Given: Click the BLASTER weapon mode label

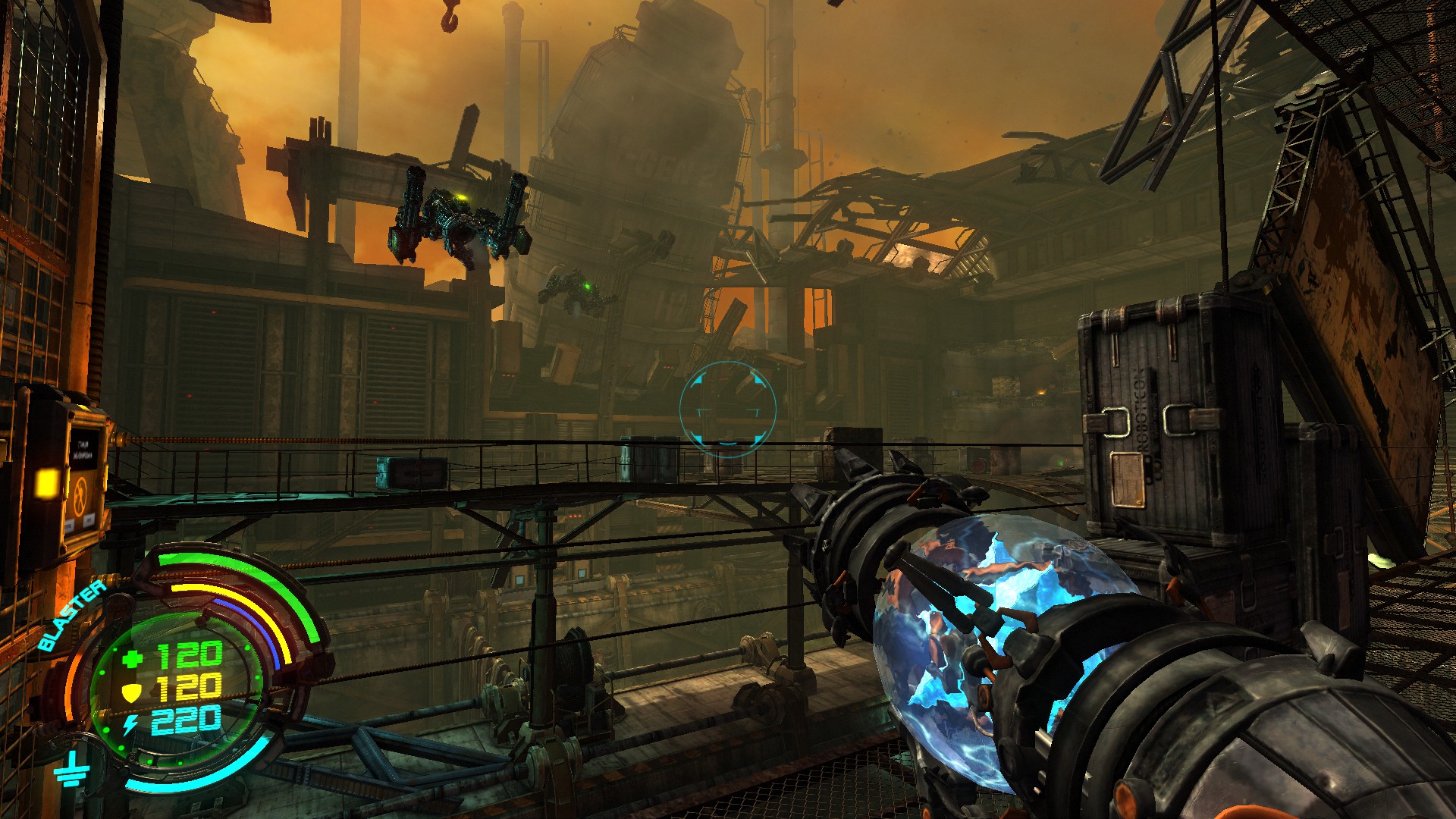Looking at the screenshot, I should tap(71, 615).
